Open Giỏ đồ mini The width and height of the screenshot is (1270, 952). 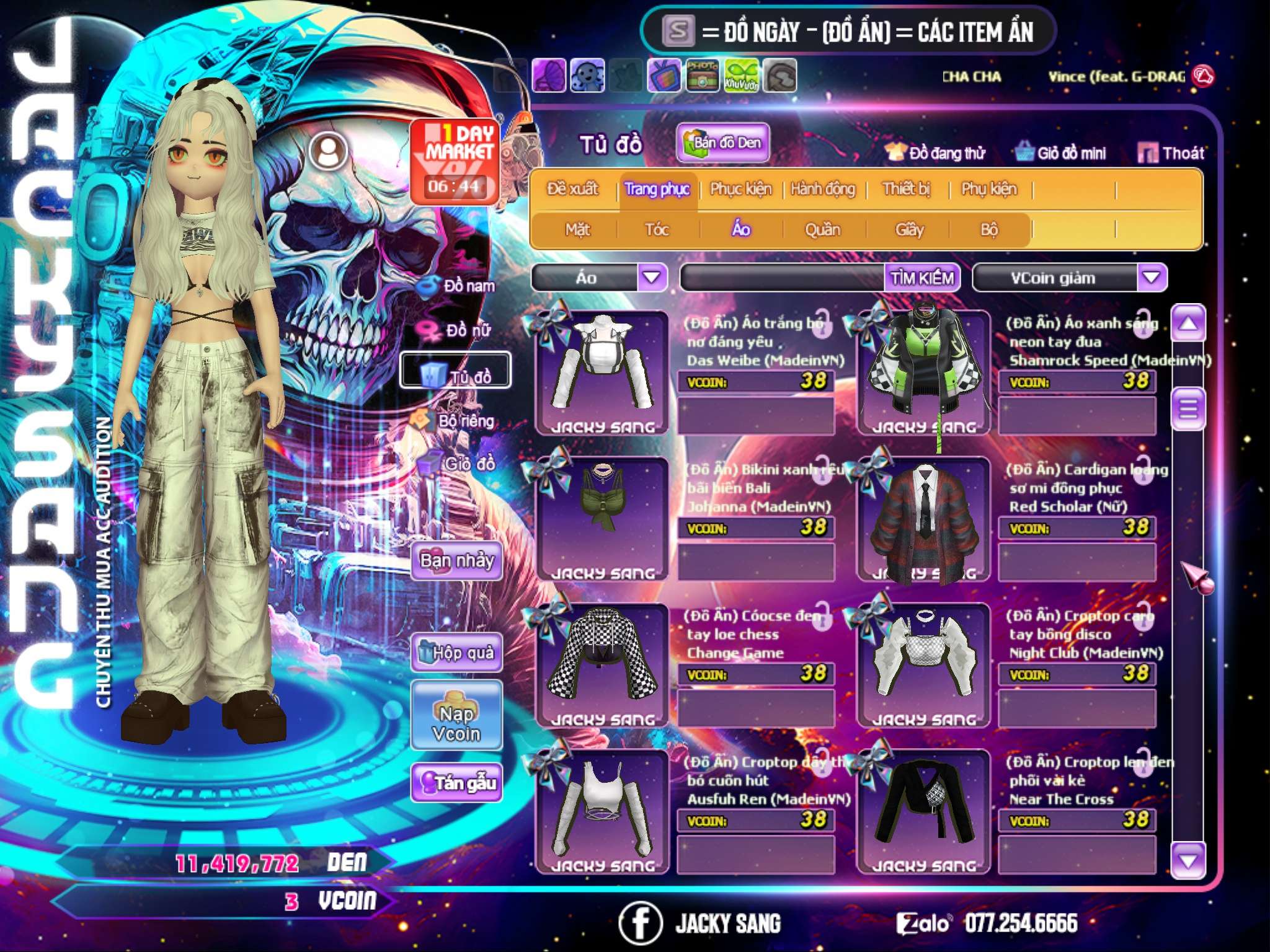(x=1061, y=153)
